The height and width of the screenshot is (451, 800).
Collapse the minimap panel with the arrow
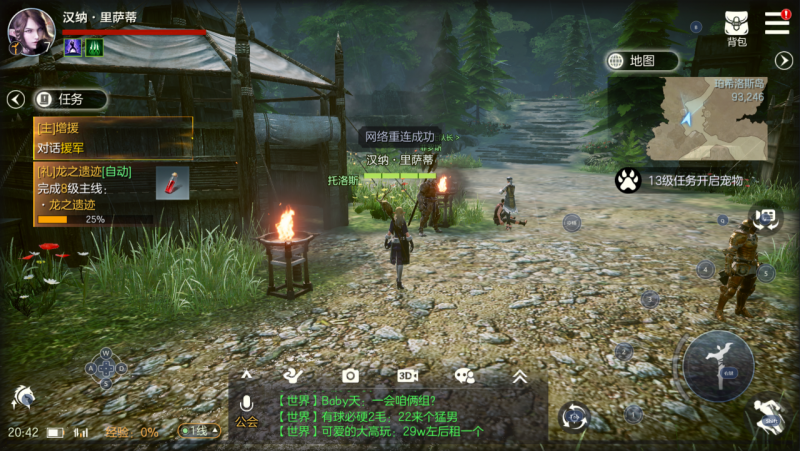click(784, 61)
